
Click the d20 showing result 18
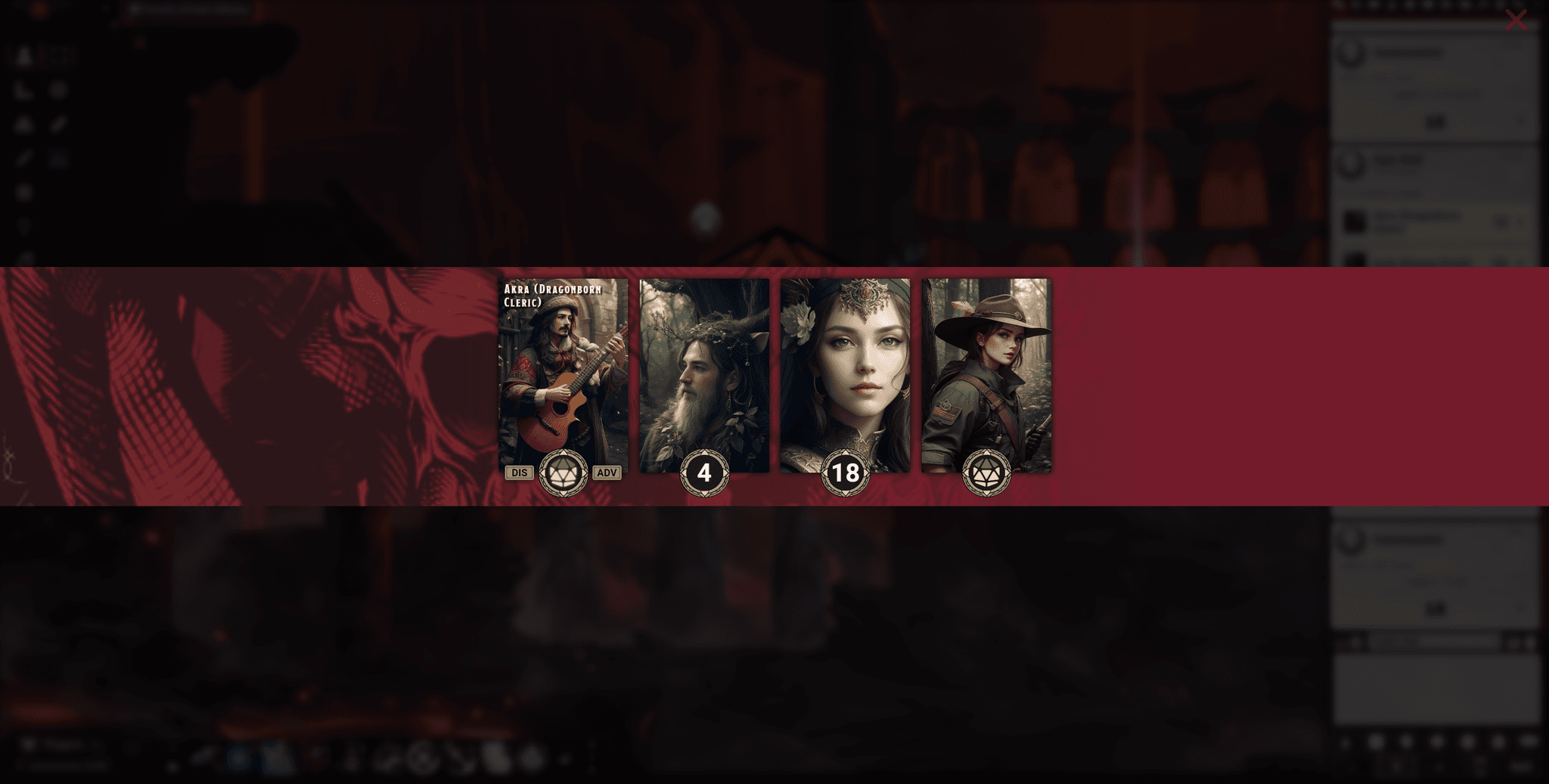(x=846, y=474)
